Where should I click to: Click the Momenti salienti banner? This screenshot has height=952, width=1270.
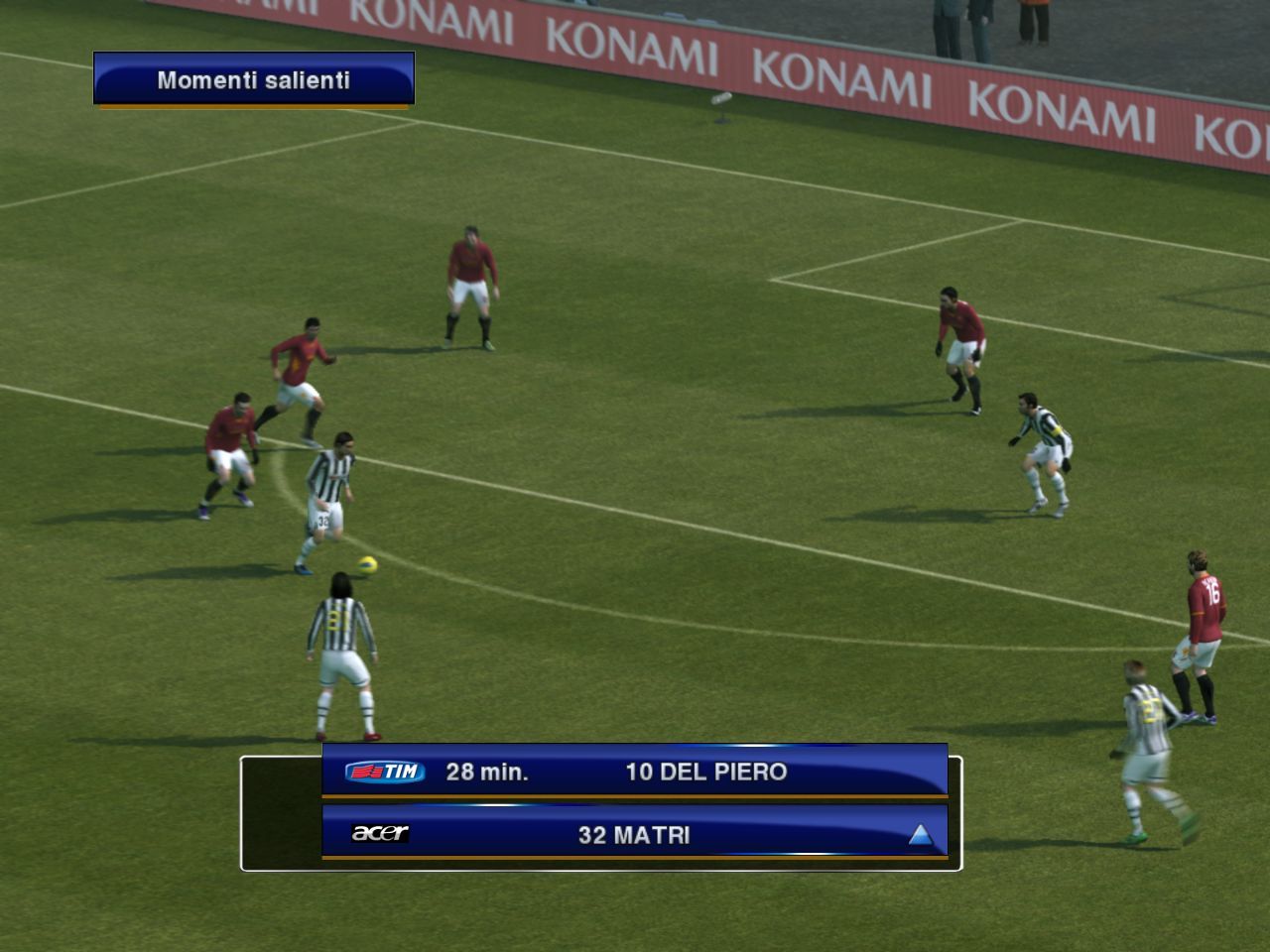[254, 79]
